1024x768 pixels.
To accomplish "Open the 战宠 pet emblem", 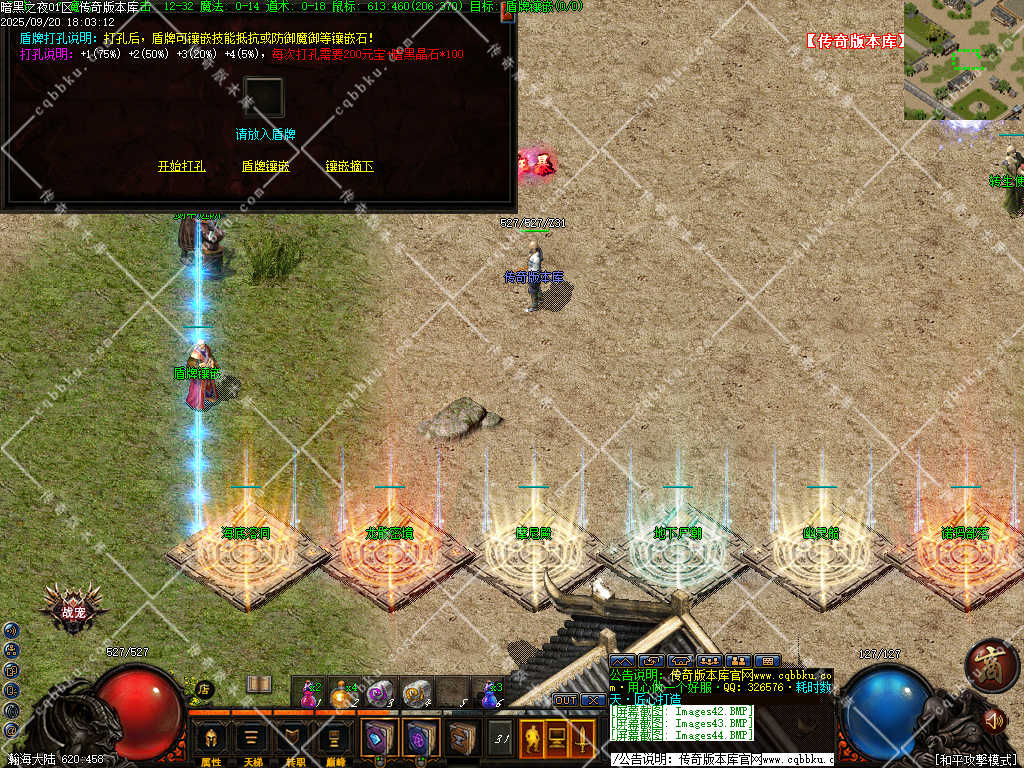I will point(73,609).
